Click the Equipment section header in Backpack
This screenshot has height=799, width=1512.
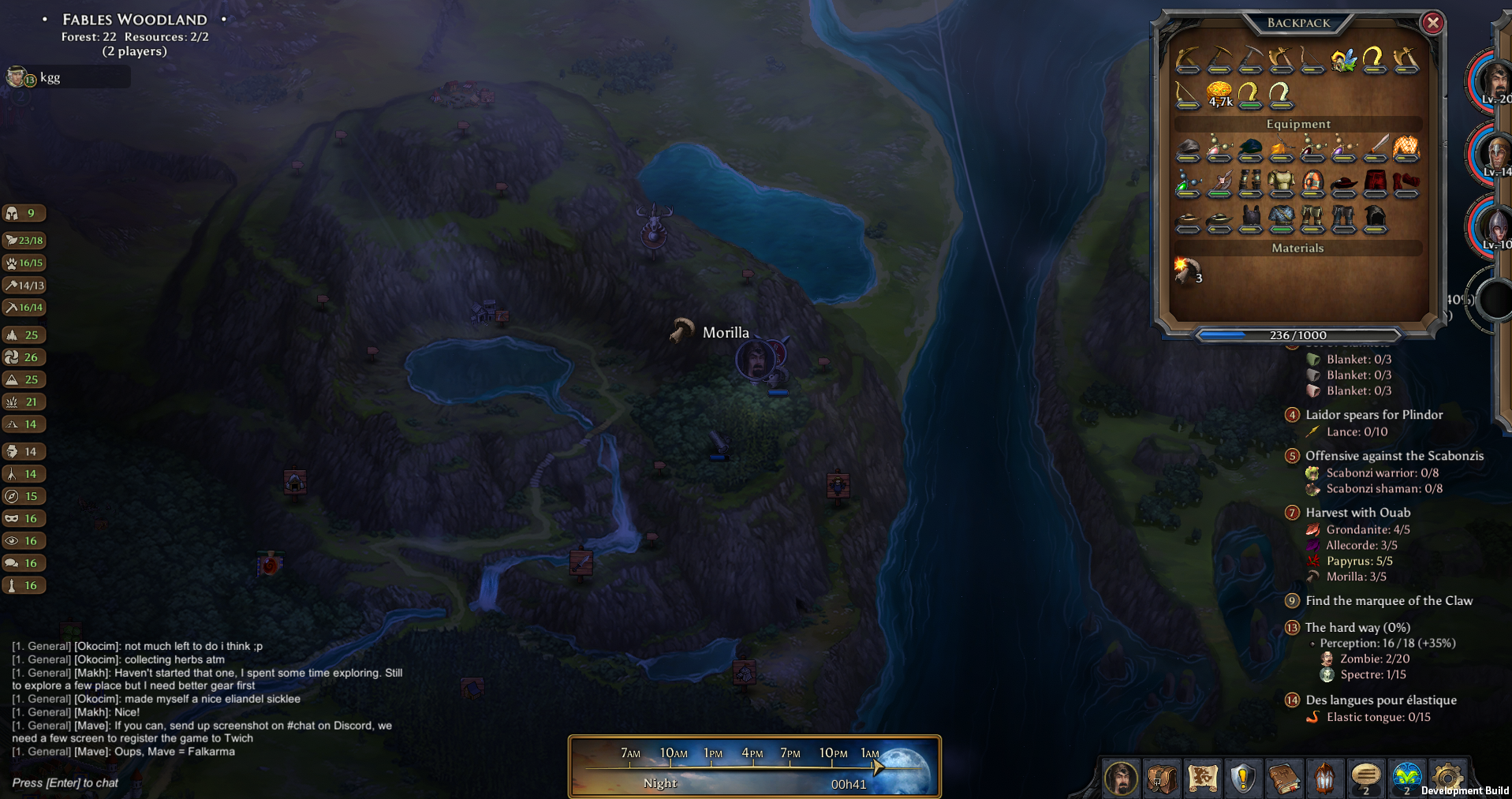pyautogui.click(x=1298, y=124)
